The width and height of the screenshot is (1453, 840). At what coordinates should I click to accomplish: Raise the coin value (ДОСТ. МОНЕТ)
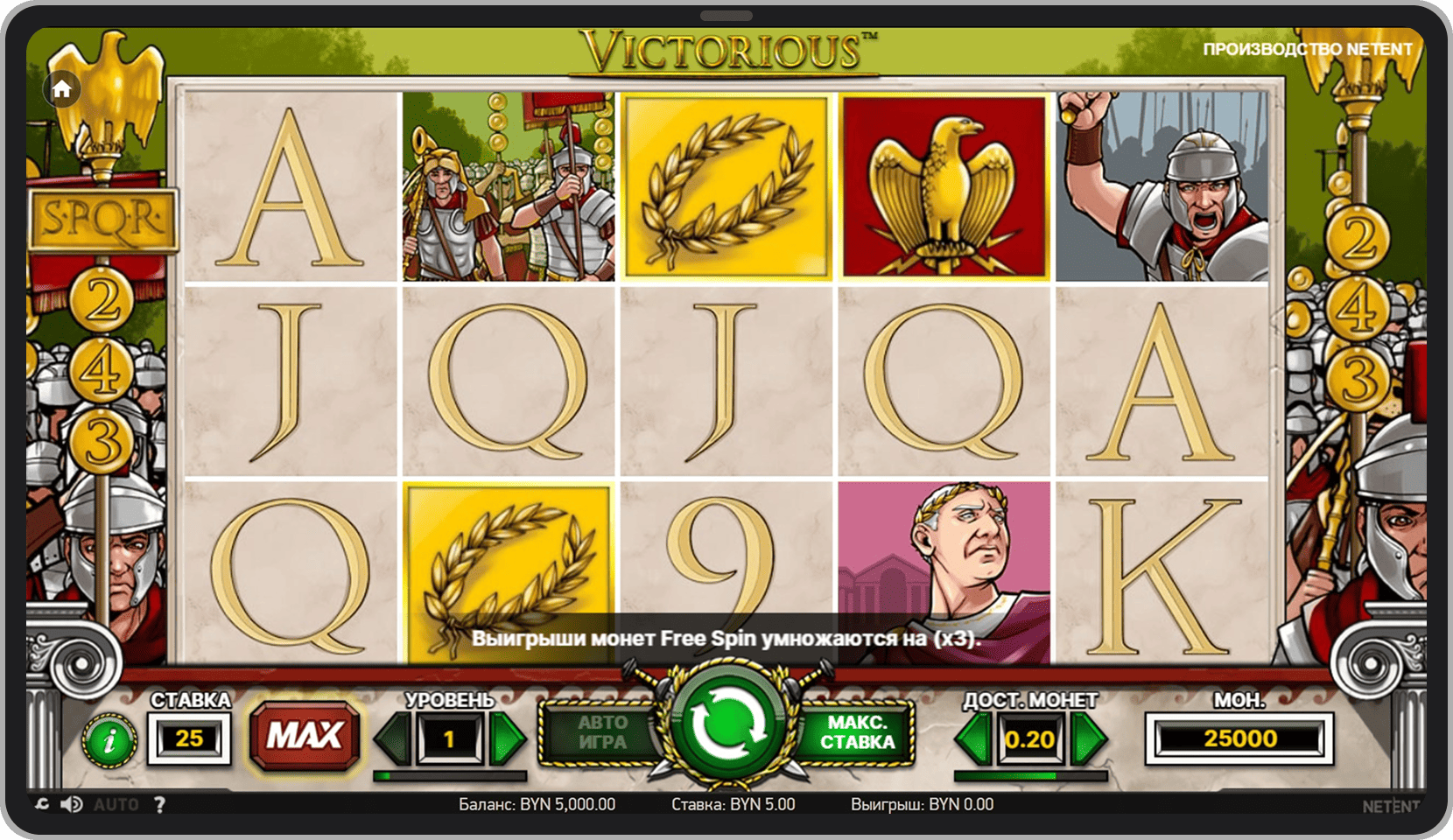(x=1088, y=738)
